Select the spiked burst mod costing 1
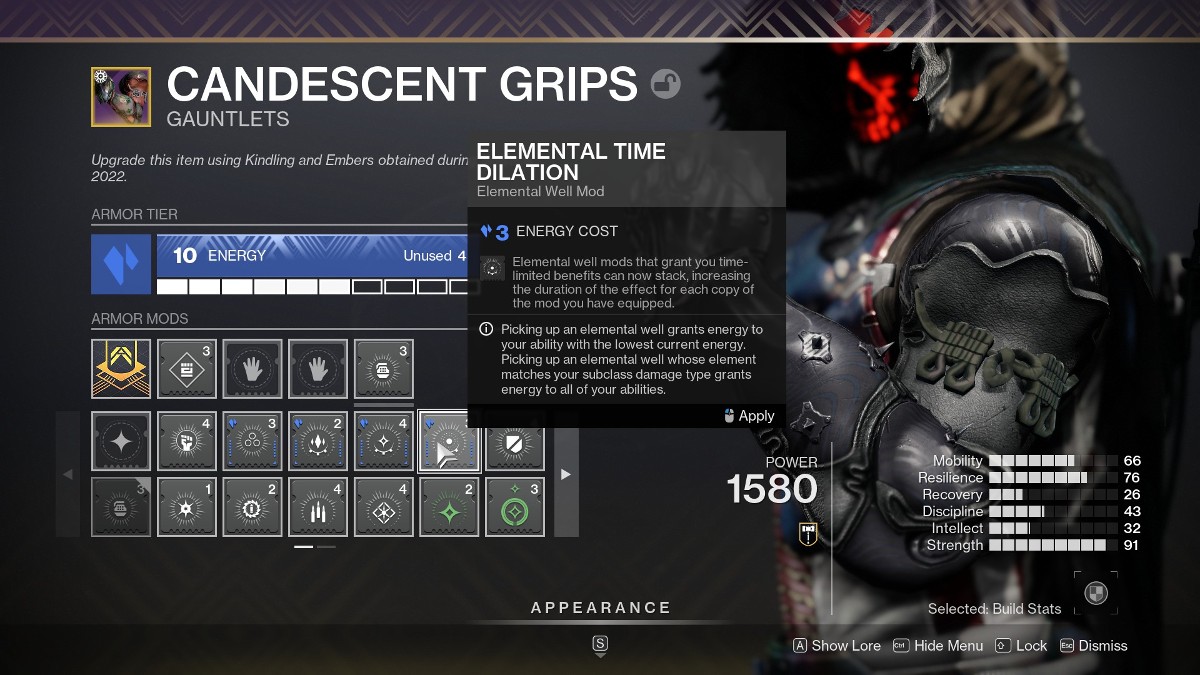Screen dimensions: 1200x675 point(186,507)
